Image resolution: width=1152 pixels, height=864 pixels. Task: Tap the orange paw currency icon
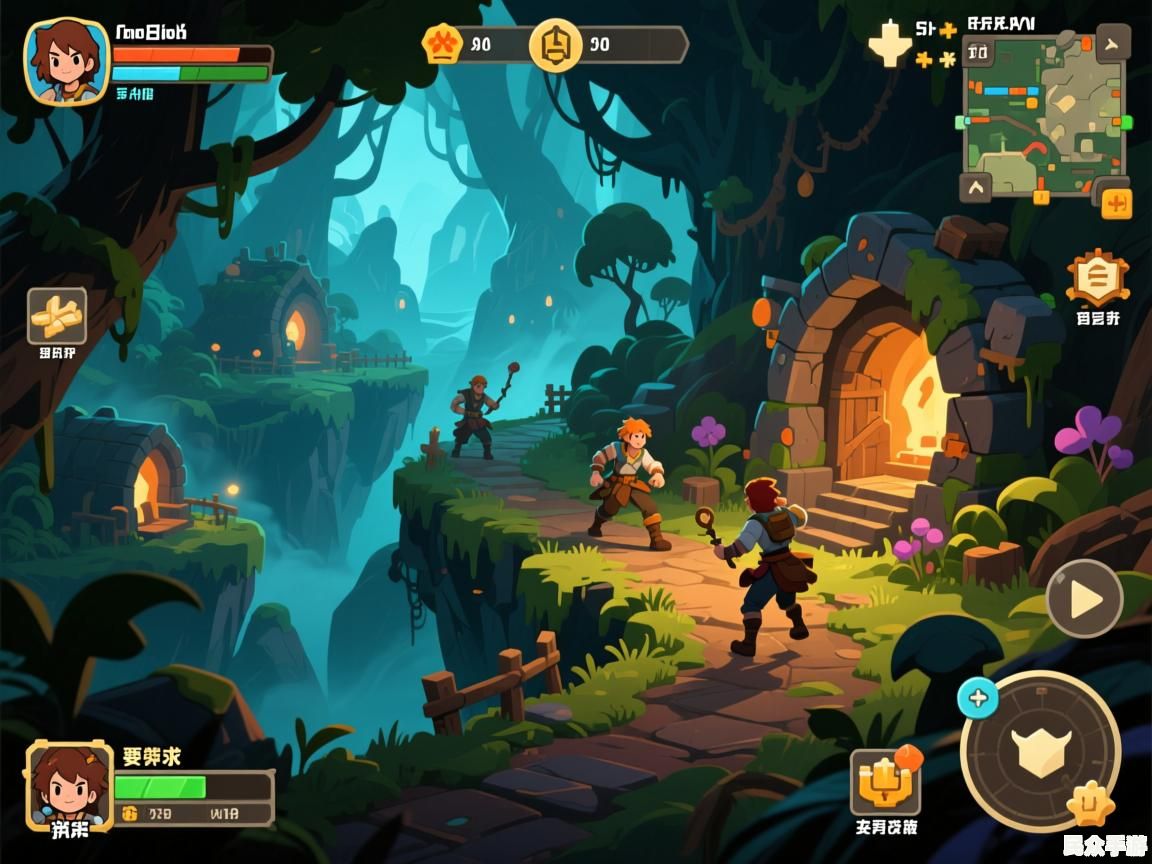[x=442, y=45]
